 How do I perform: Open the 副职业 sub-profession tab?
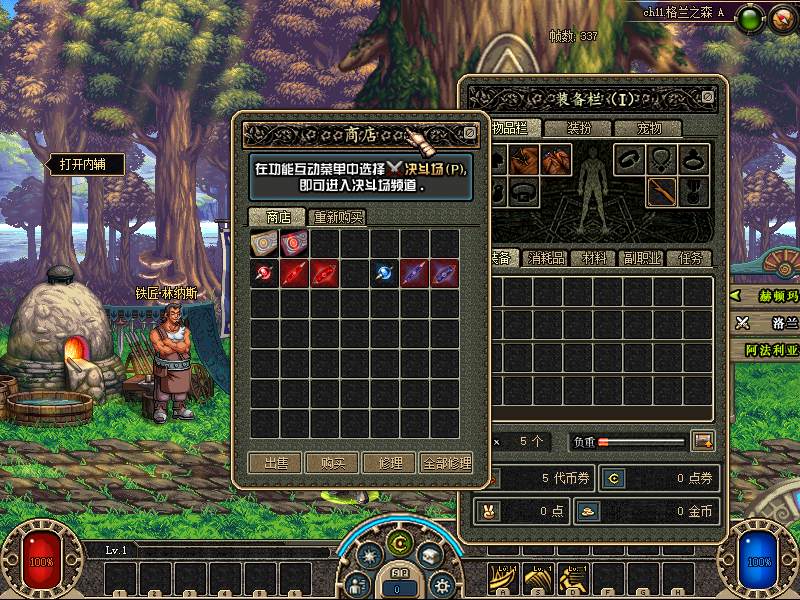coord(641,258)
